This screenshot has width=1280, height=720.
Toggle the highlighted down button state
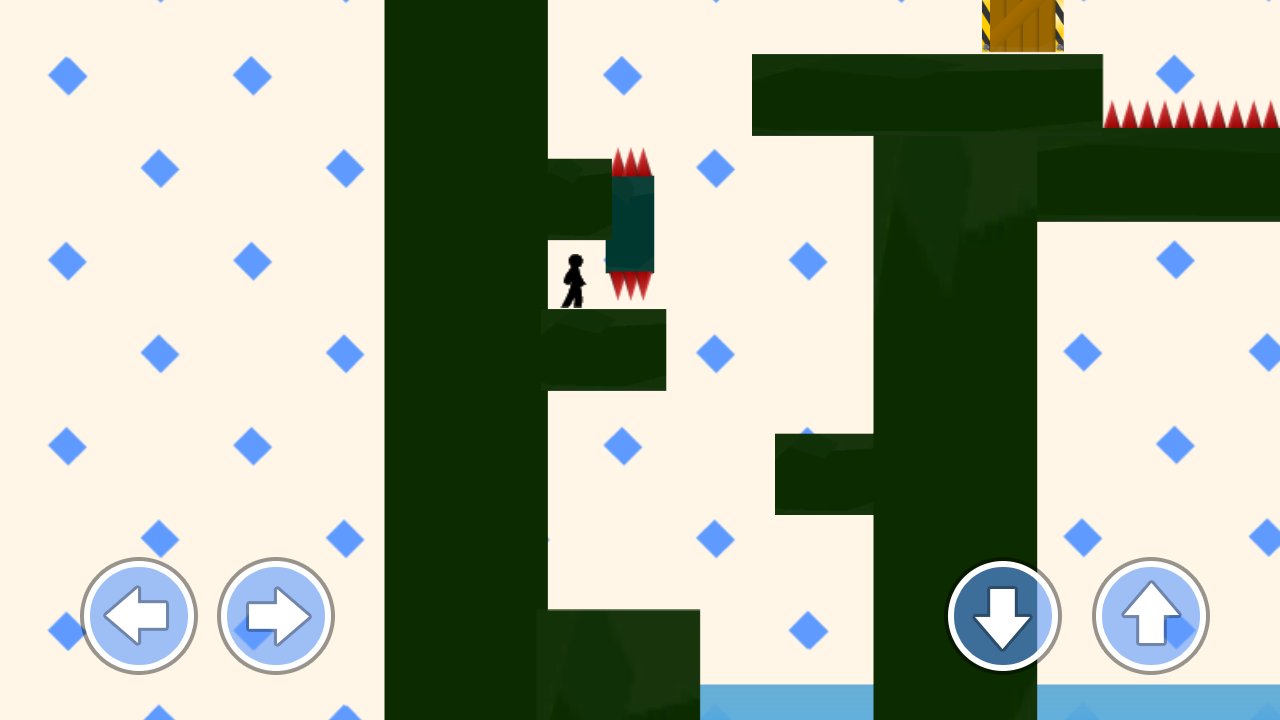[1003, 616]
